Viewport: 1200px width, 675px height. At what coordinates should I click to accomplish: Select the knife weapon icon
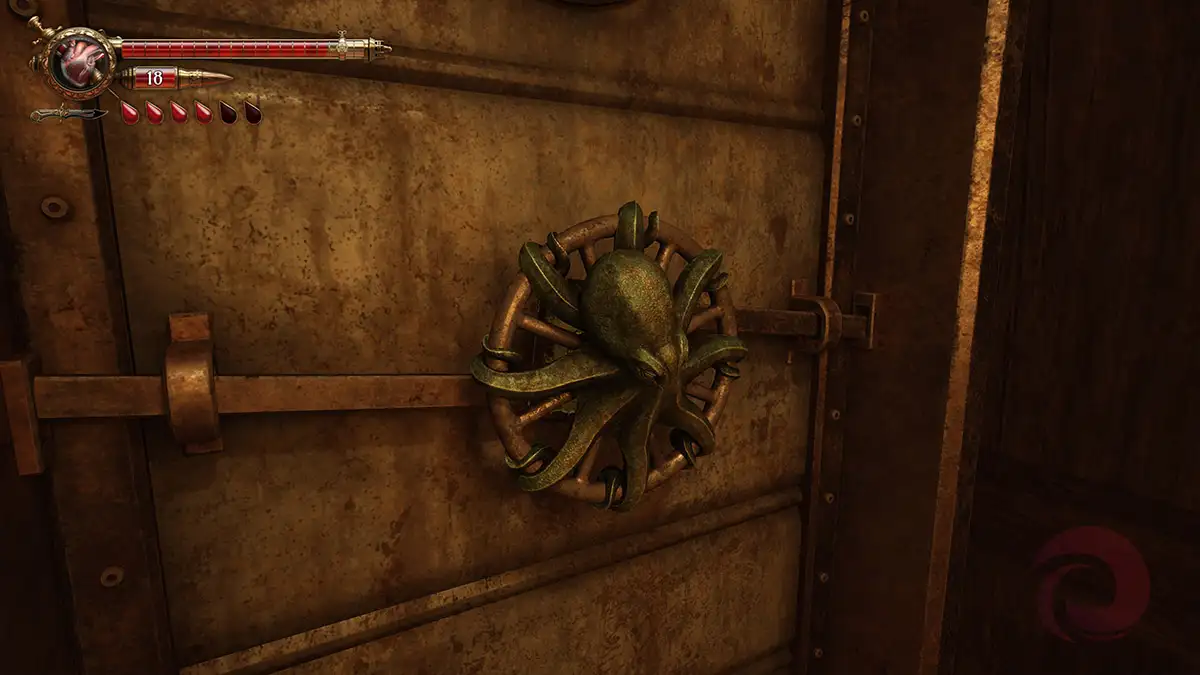point(68,113)
